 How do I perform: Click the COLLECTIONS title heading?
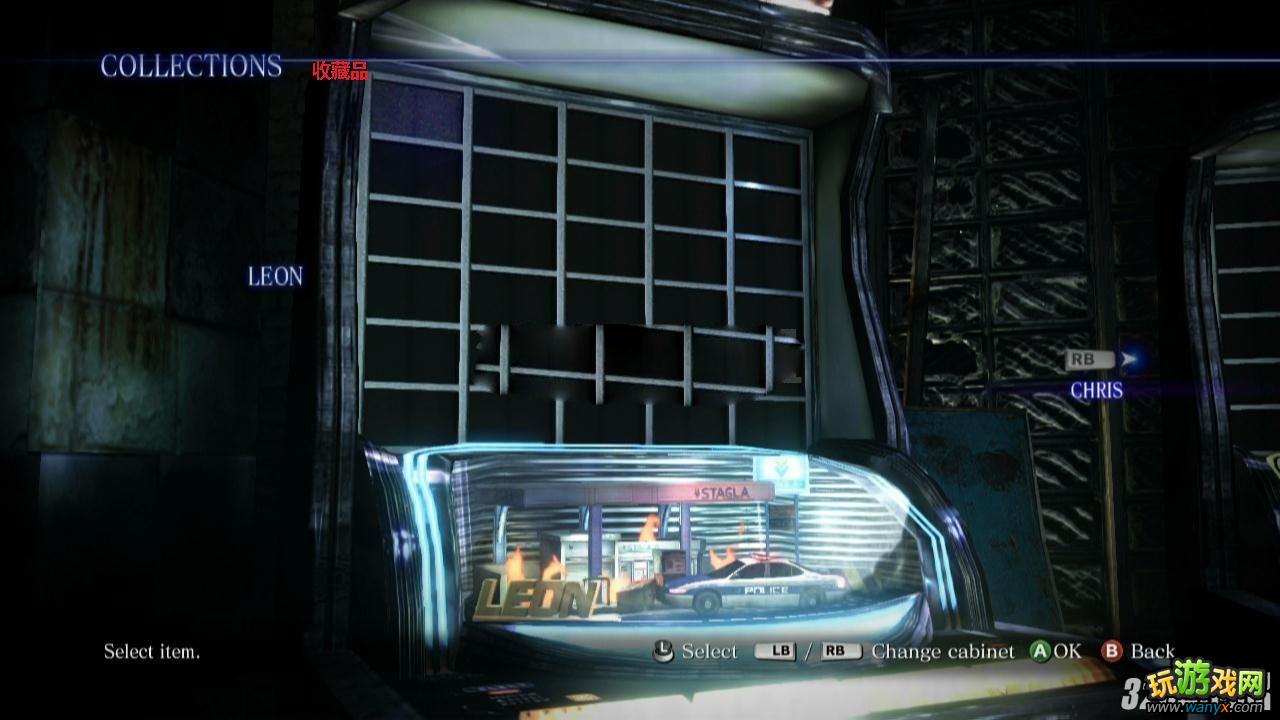pyautogui.click(x=193, y=67)
